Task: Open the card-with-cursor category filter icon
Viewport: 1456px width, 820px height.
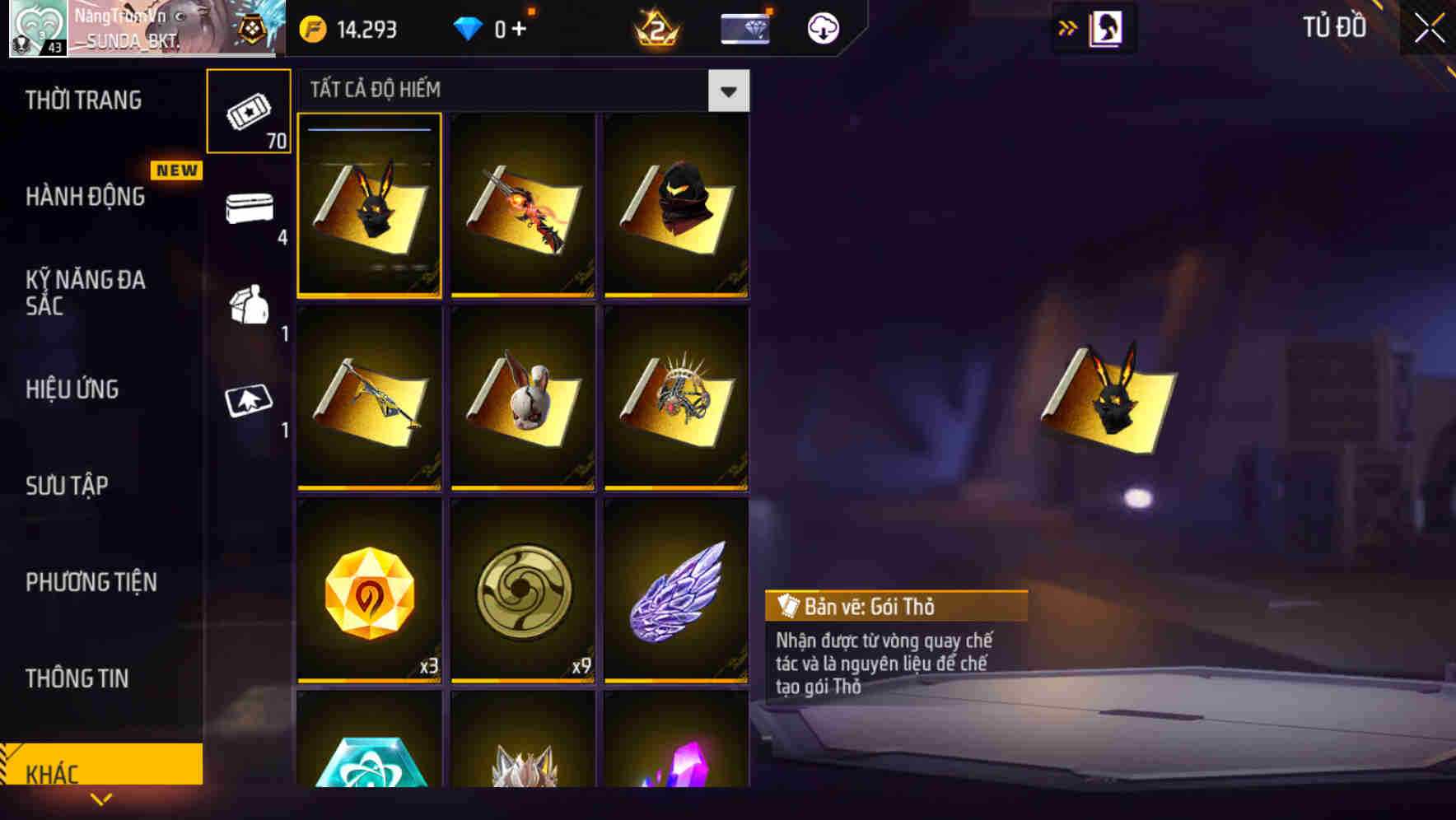Action: click(250, 402)
